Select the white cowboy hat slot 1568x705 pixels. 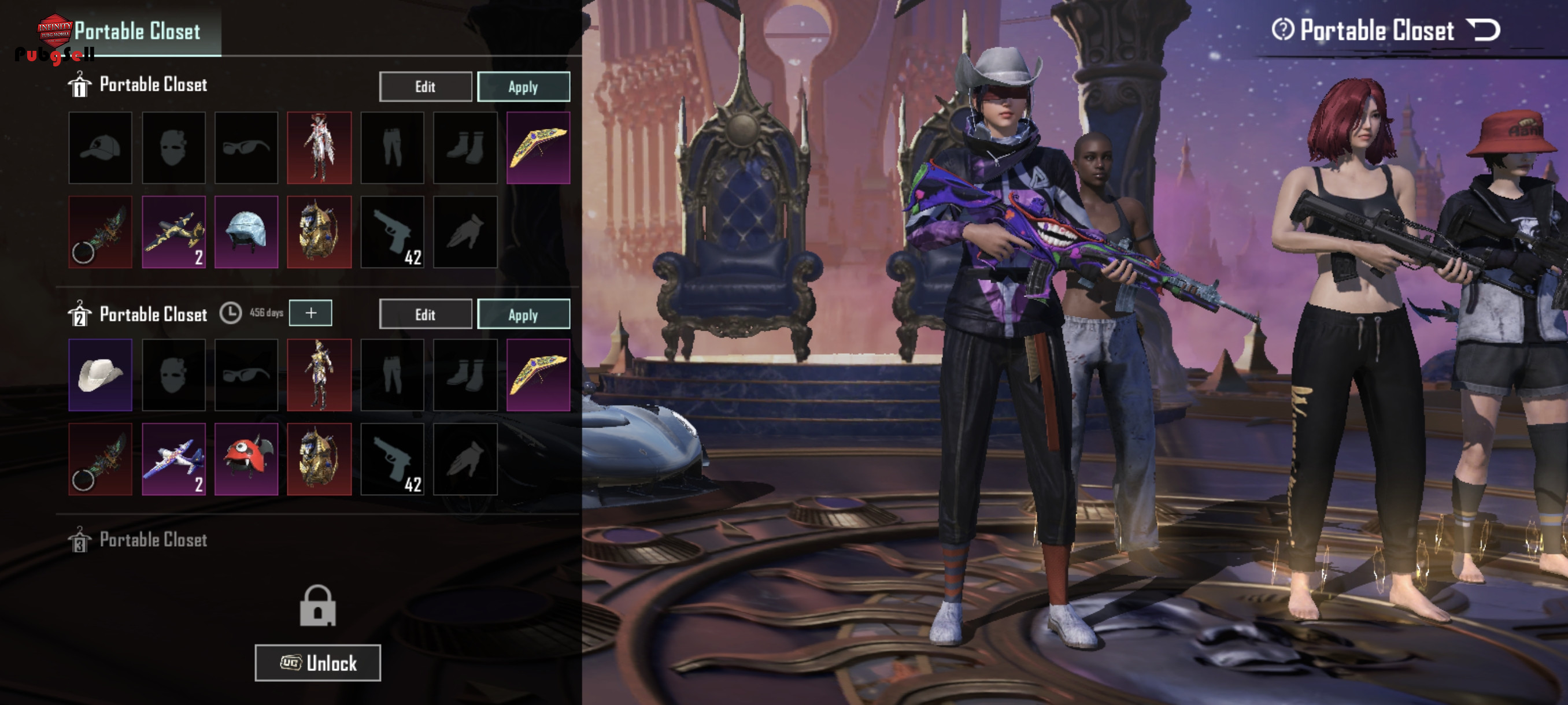pyautogui.click(x=101, y=374)
